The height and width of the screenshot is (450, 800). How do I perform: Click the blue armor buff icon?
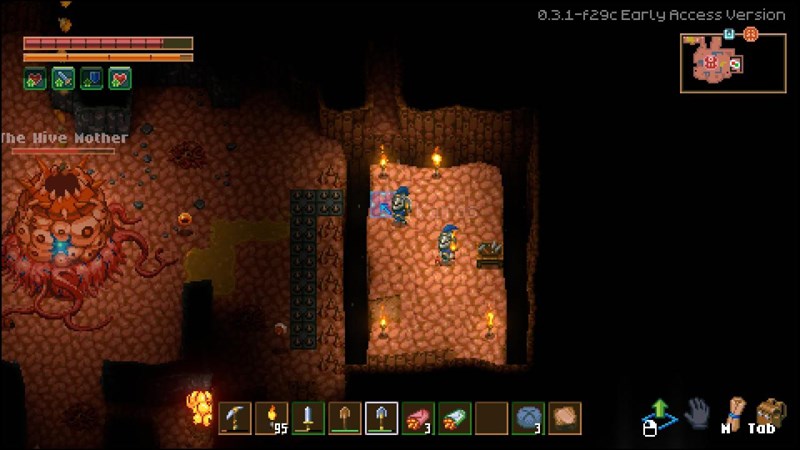point(92,79)
